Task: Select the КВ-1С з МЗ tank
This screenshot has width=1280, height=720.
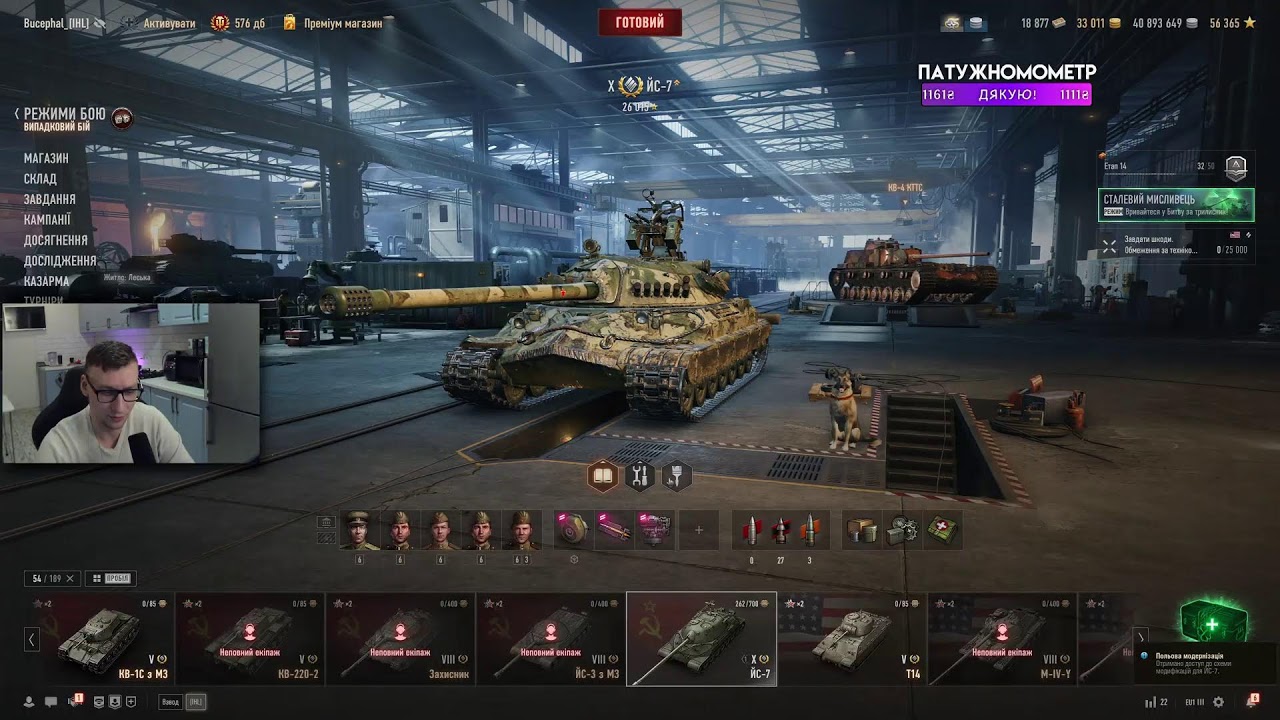Action: click(x=100, y=639)
